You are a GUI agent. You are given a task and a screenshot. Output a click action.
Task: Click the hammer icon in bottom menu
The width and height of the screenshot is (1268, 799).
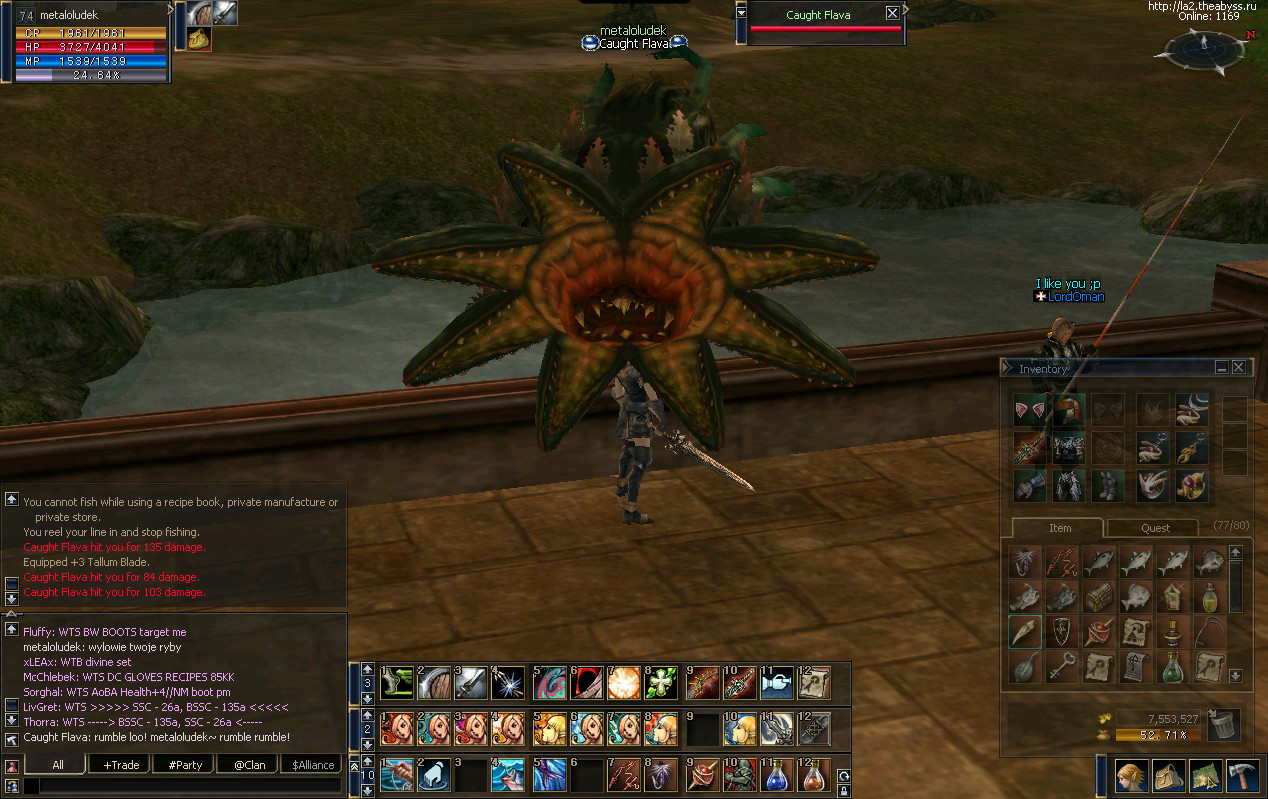[x=1241, y=776]
